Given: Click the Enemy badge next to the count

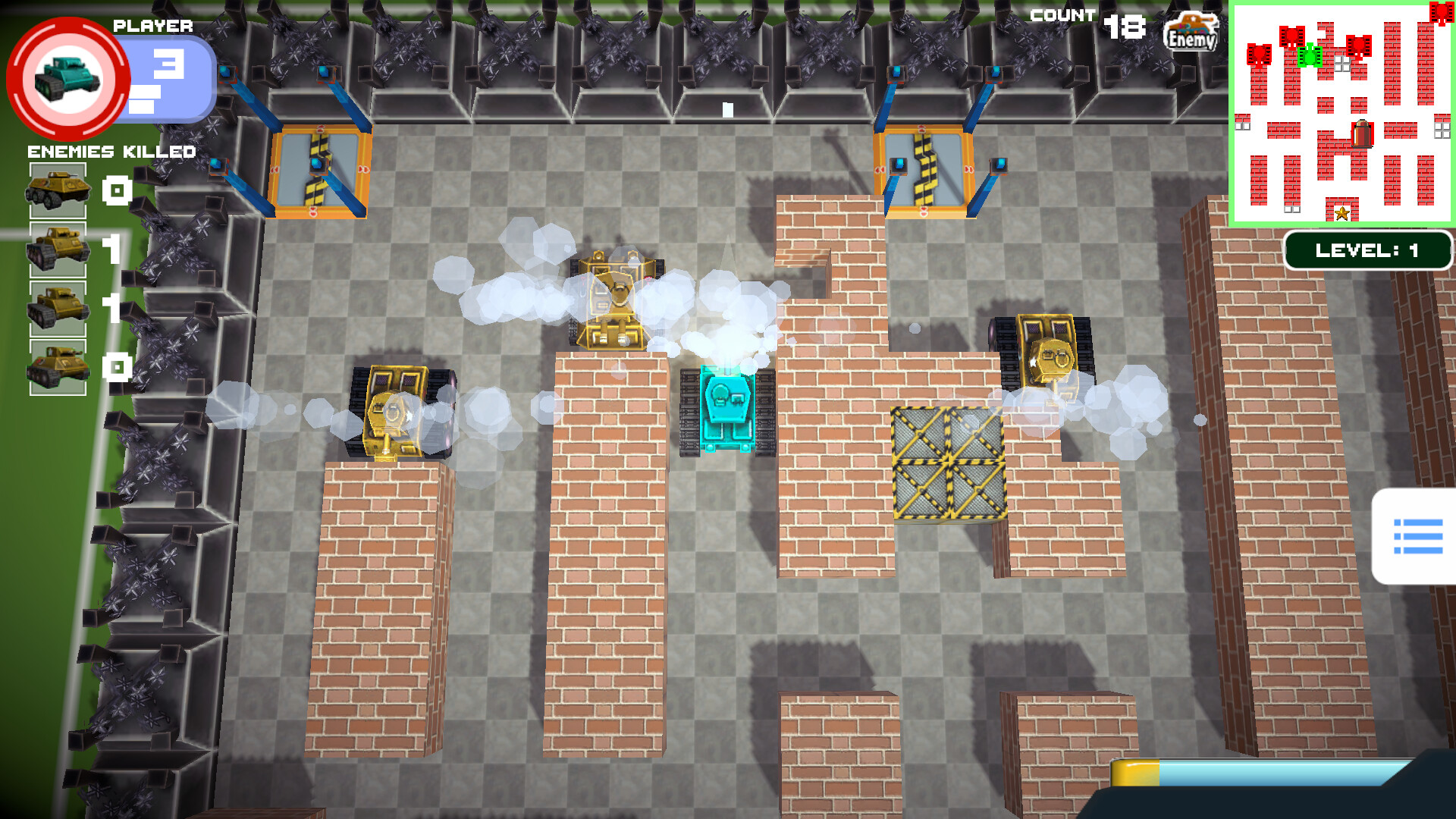Looking at the screenshot, I should click(x=1191, y=32).
